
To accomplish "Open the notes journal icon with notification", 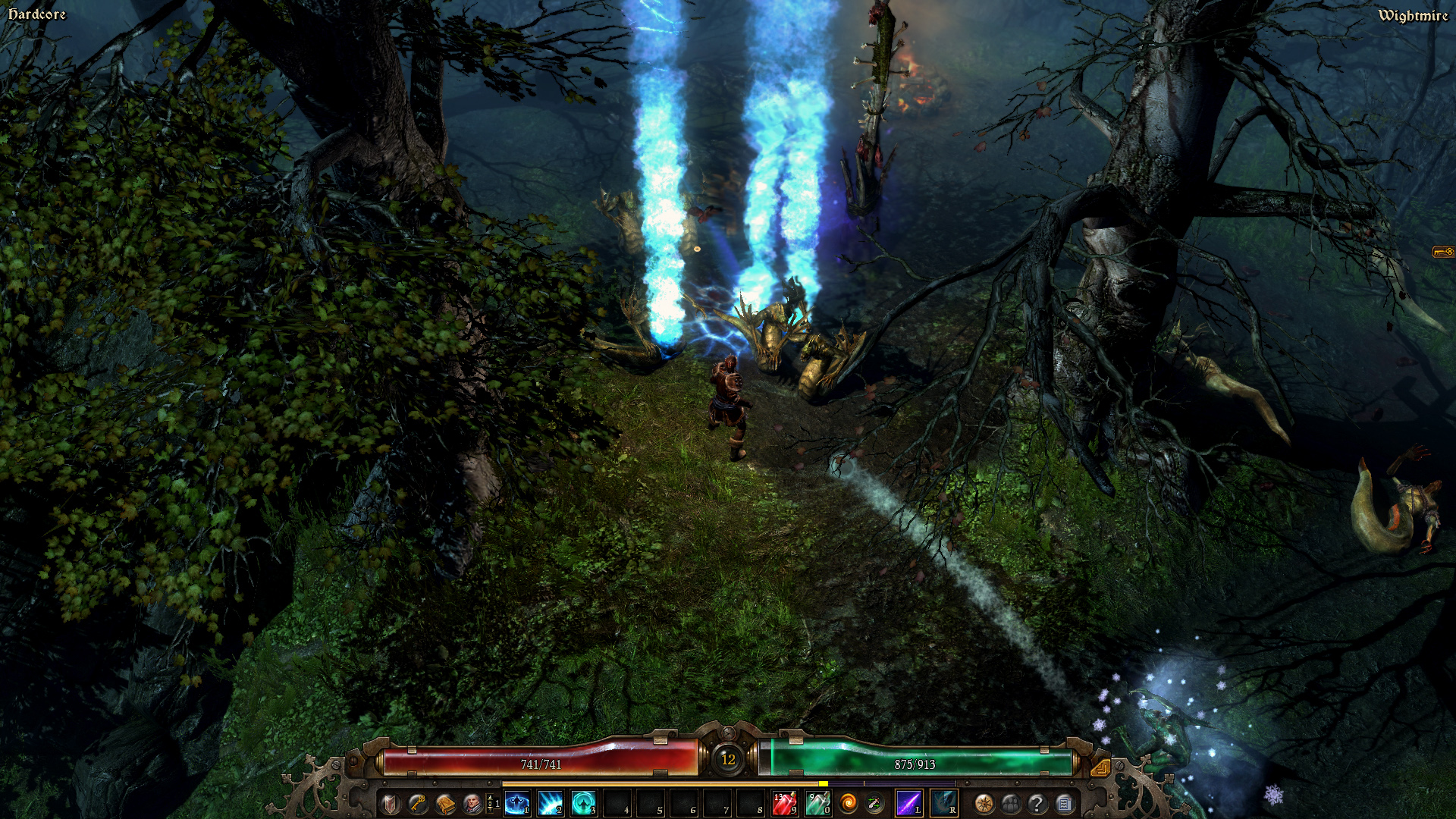I will [x=1064, y=802].
